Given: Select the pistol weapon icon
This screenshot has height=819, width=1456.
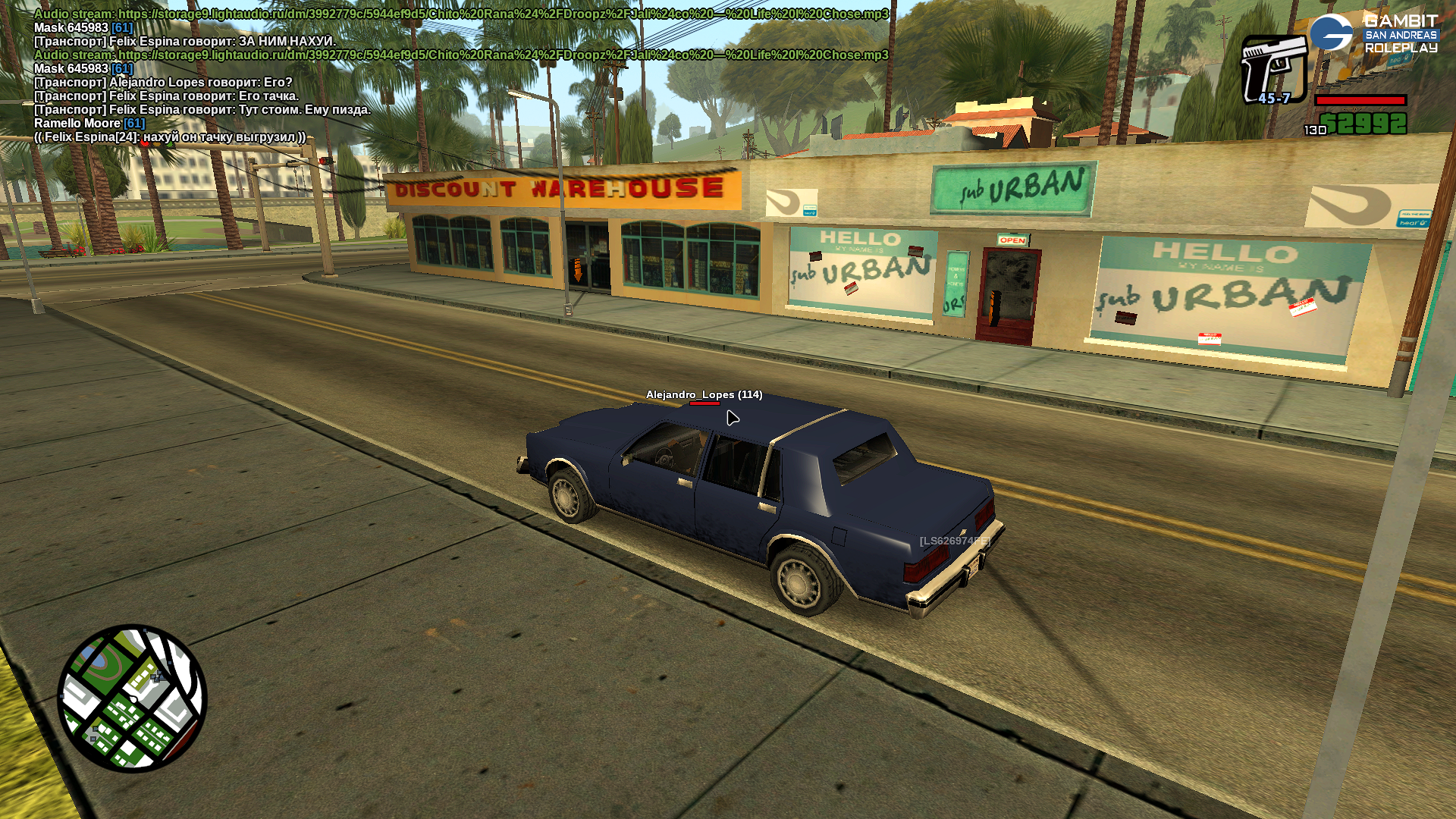Looking at the screenshot, I should tap(1273, 68).
